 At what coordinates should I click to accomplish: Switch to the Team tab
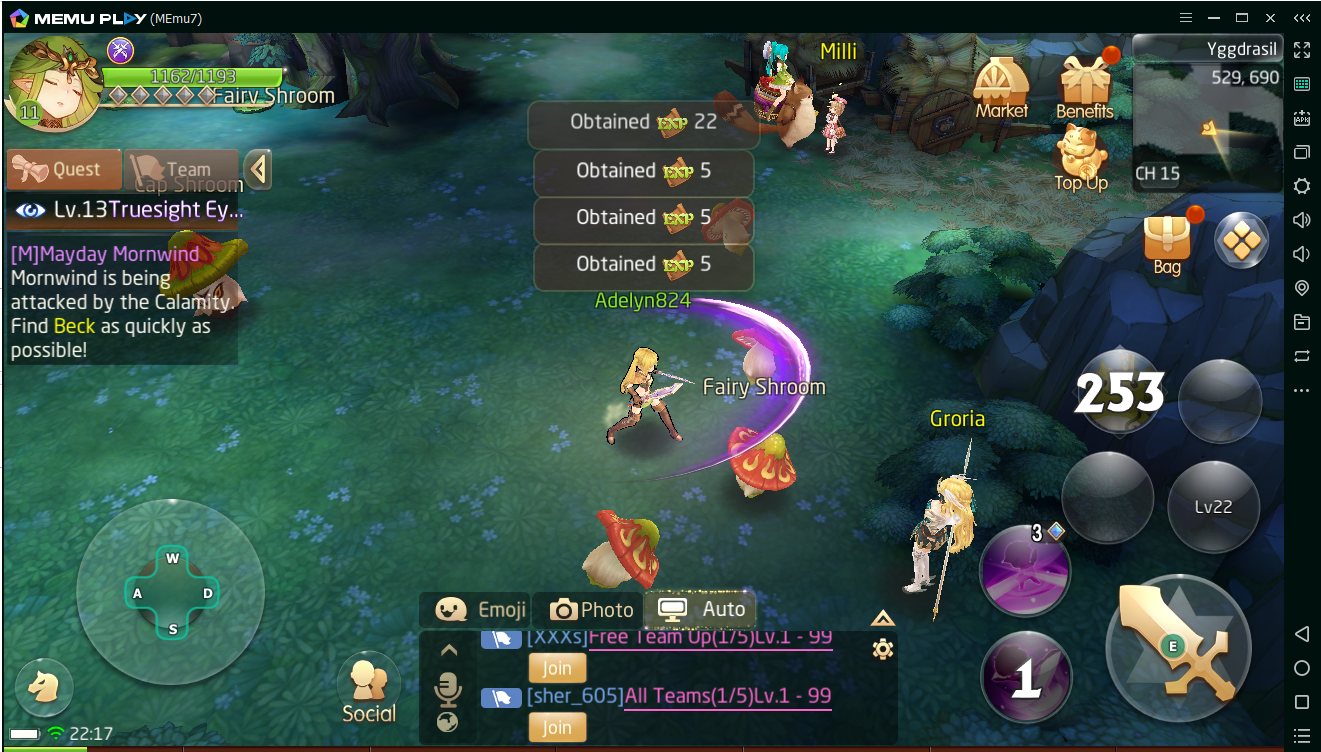click(x=180, y=170)
